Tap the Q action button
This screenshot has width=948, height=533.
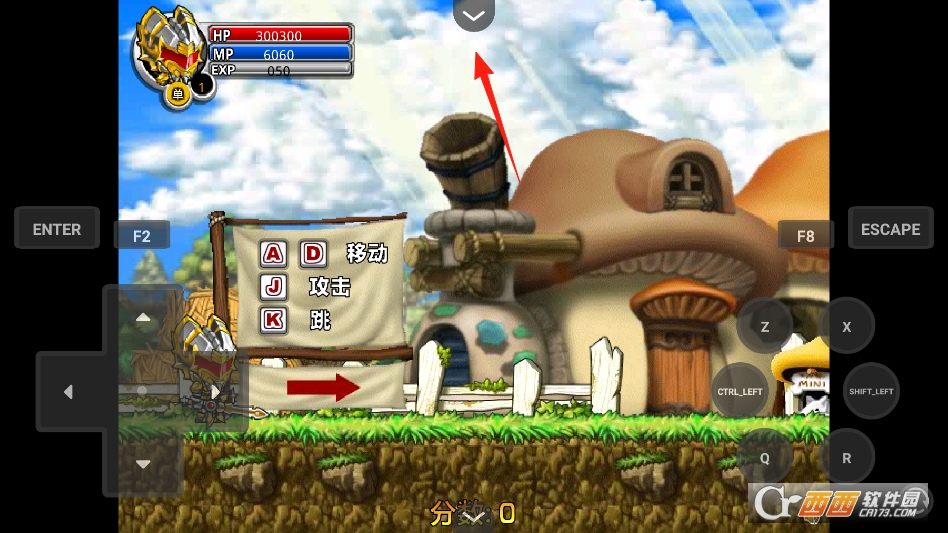[765, 457]
